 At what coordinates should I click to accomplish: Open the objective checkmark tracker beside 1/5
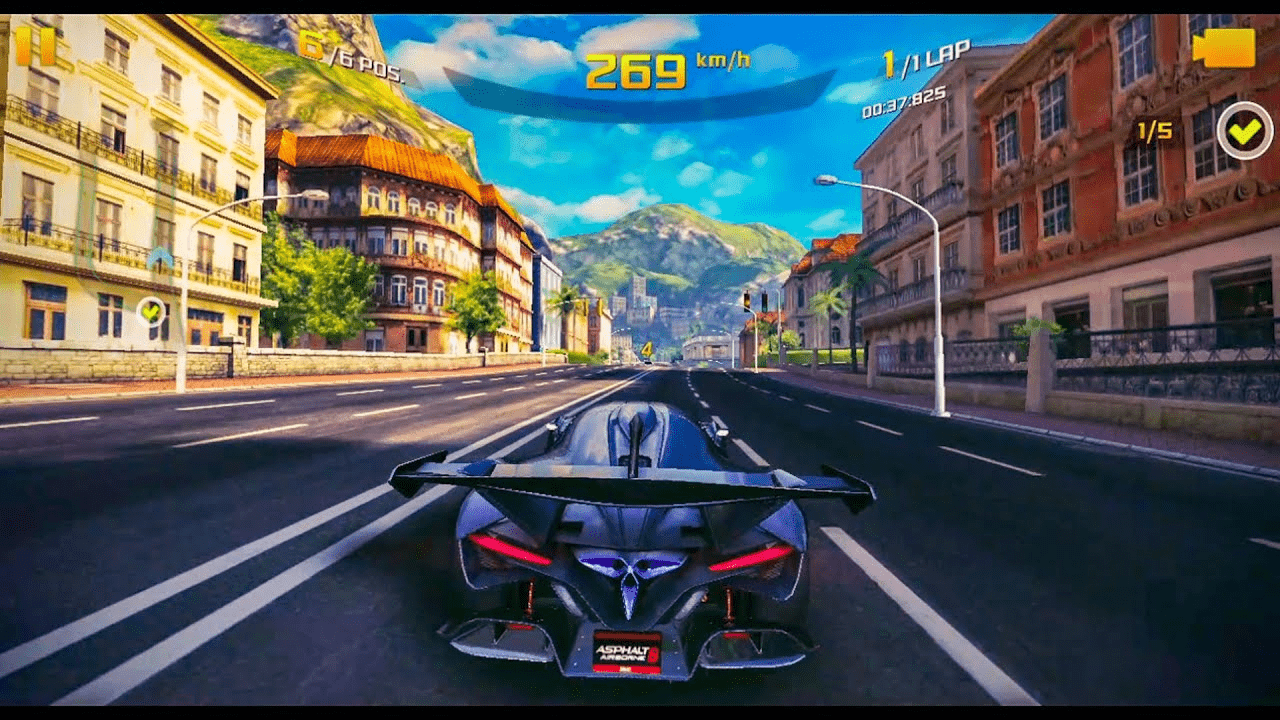click(x=1244, y=130)
